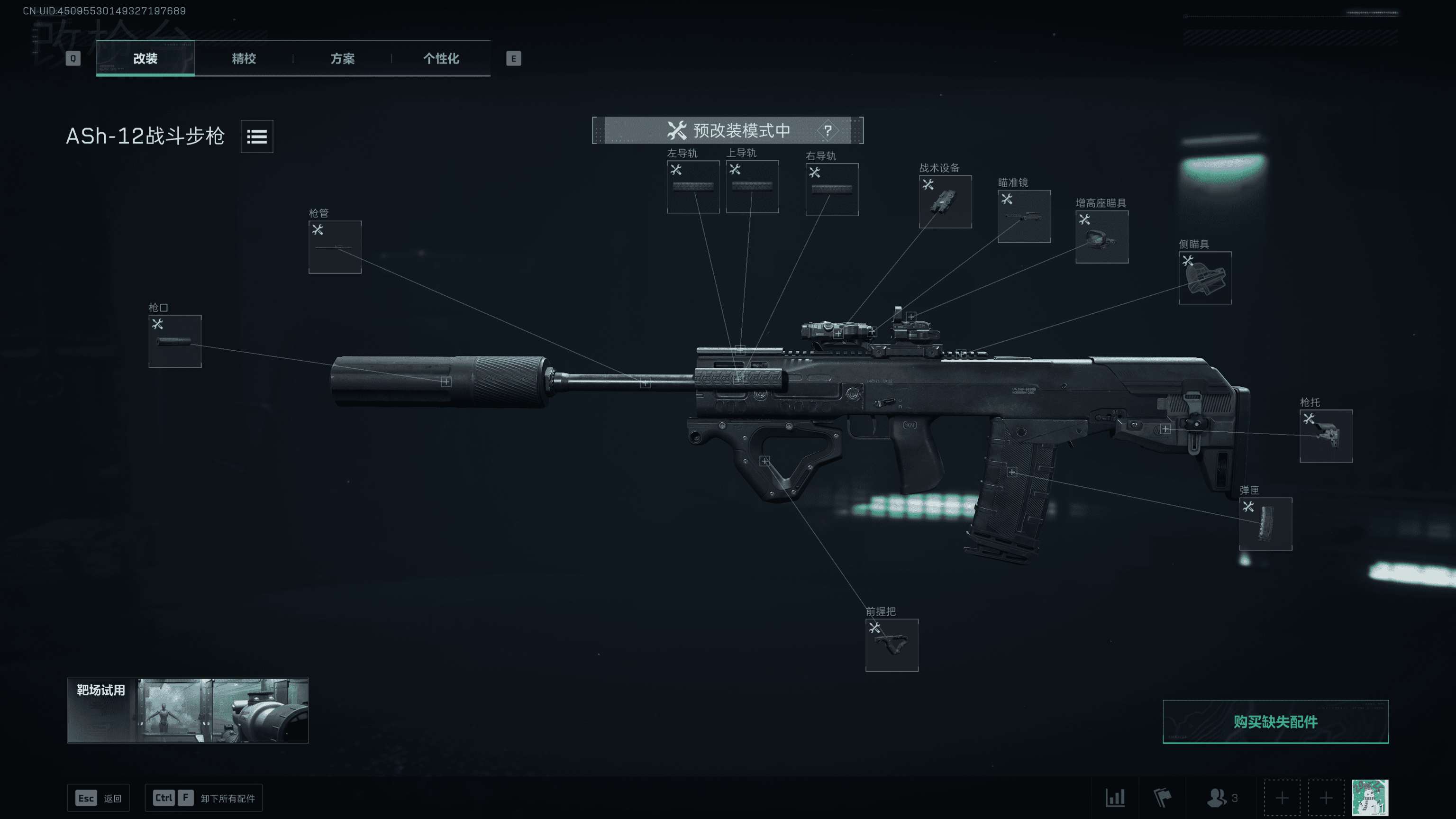Pick the 右导轨 right rail slot
This screenshot has height=819, width=1456.
coord(831,190)
